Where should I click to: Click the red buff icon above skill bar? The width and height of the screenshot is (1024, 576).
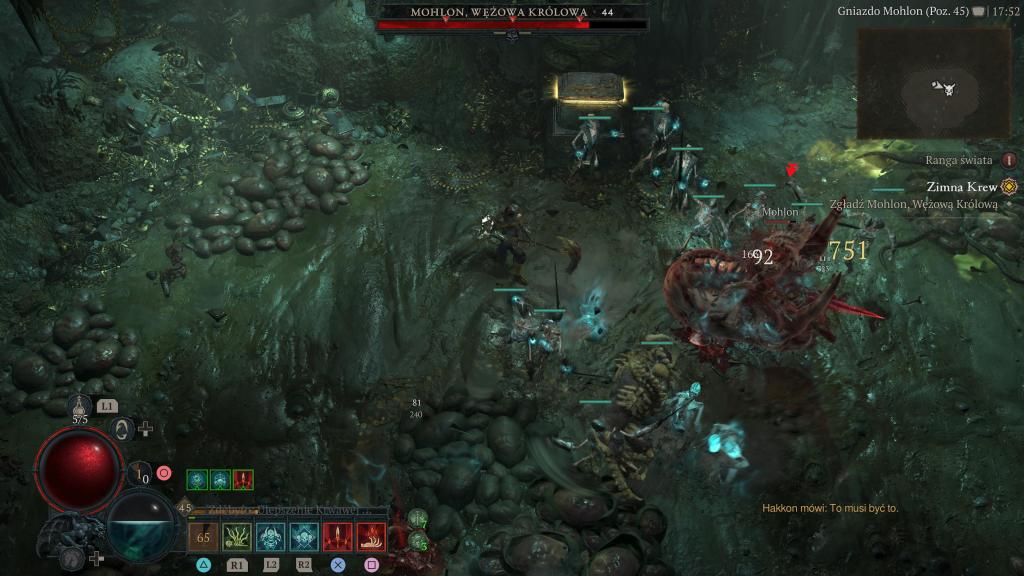tap(243, 480)
